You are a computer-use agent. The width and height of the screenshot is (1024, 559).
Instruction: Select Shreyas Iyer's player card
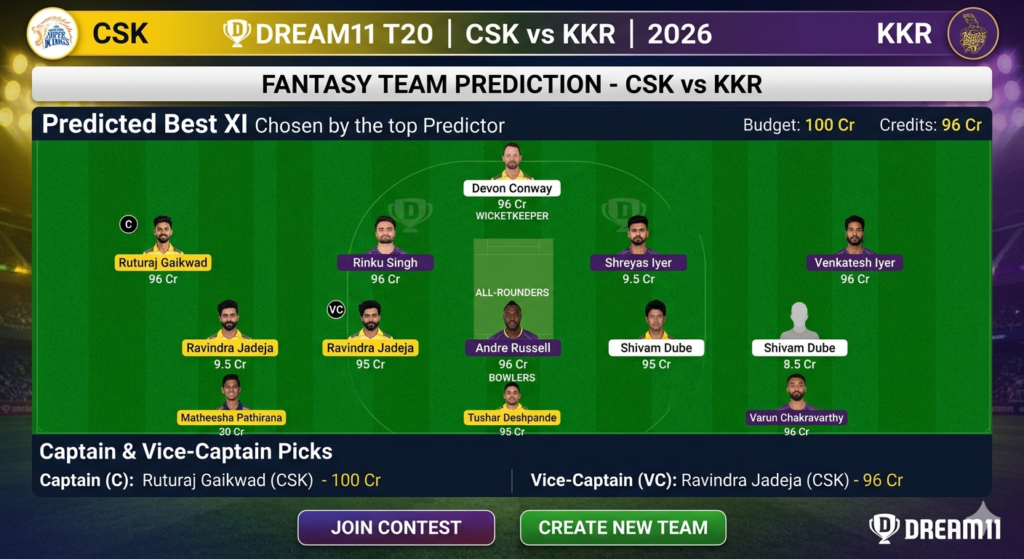coord(638,262)
